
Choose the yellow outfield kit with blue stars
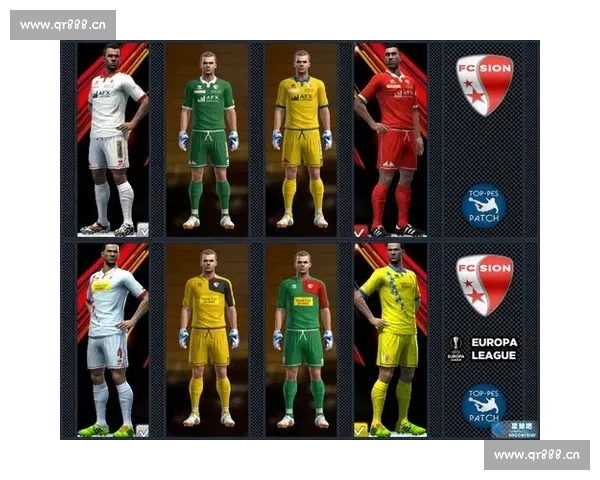pos(391,340)
